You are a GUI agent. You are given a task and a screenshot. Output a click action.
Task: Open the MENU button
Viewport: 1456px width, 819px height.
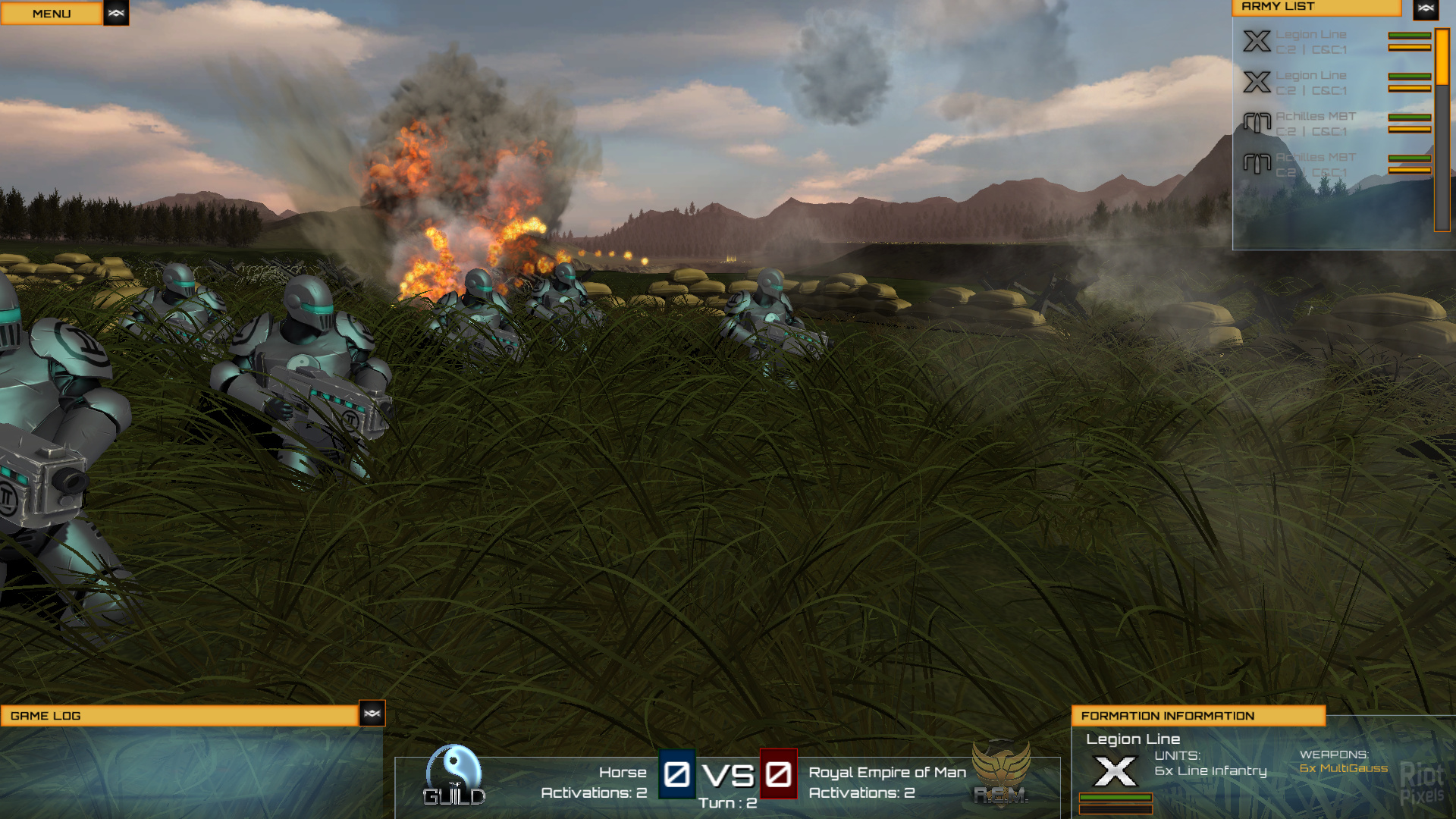click(51, 14)
